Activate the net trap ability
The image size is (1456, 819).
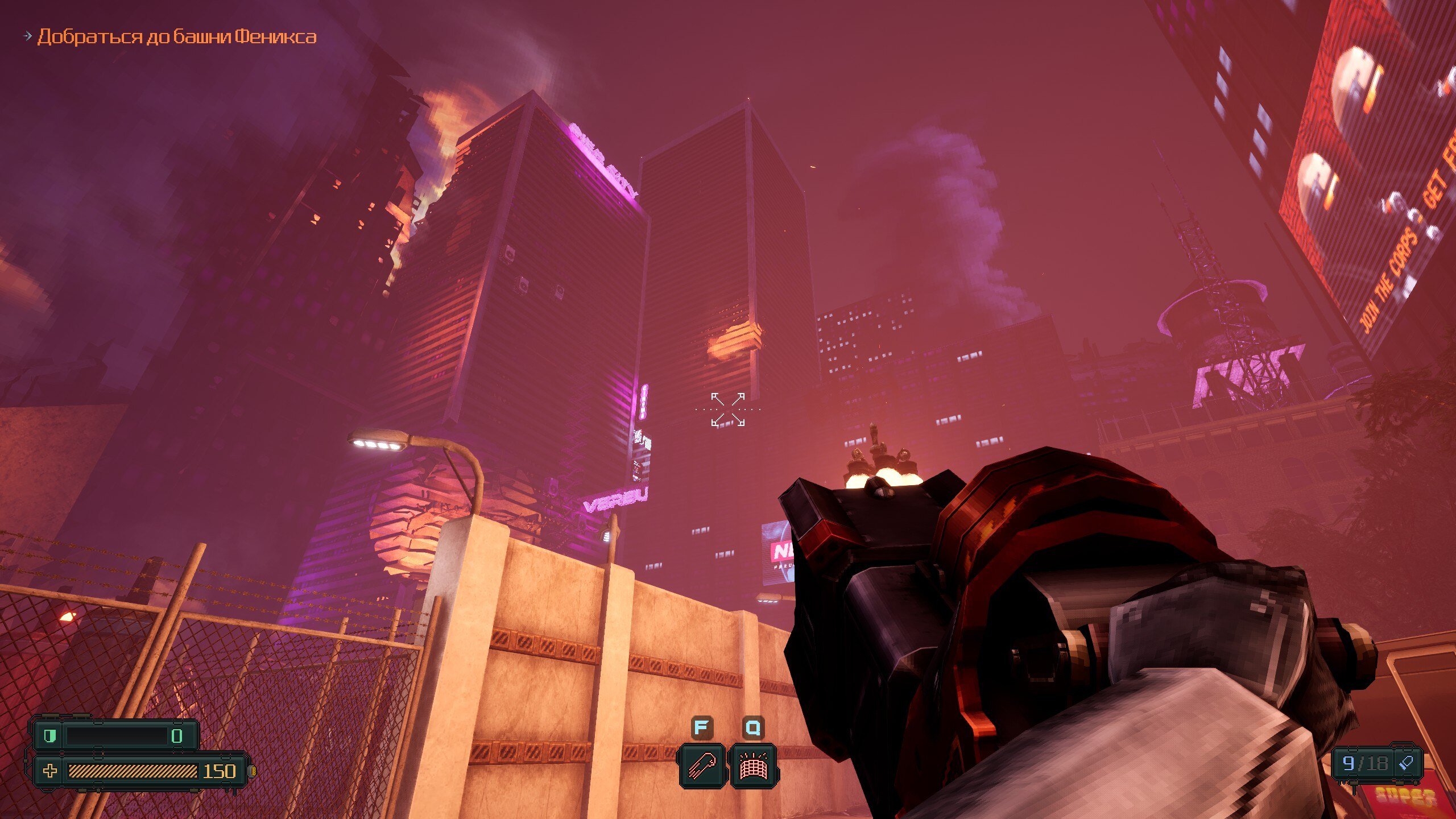coord(753,766)
